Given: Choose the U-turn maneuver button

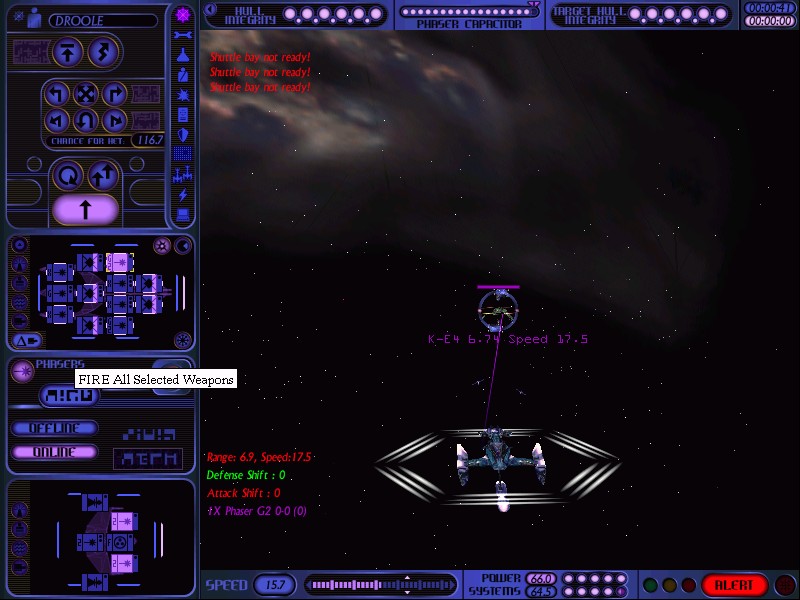Looking at the screenshot, I should pyautogui.click(x=85, y=122).
